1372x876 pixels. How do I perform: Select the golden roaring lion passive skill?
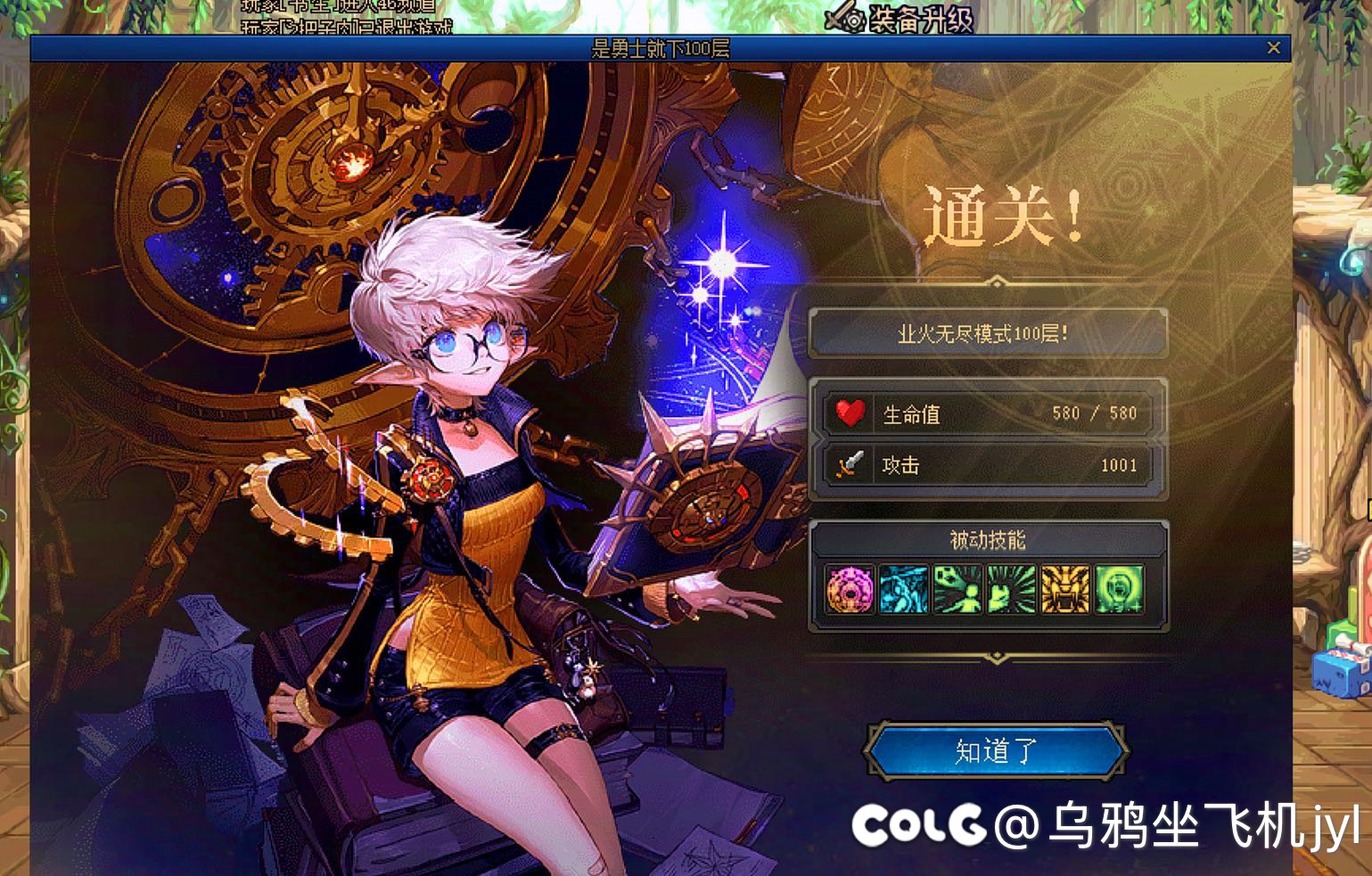click(x=1064, y=589)
